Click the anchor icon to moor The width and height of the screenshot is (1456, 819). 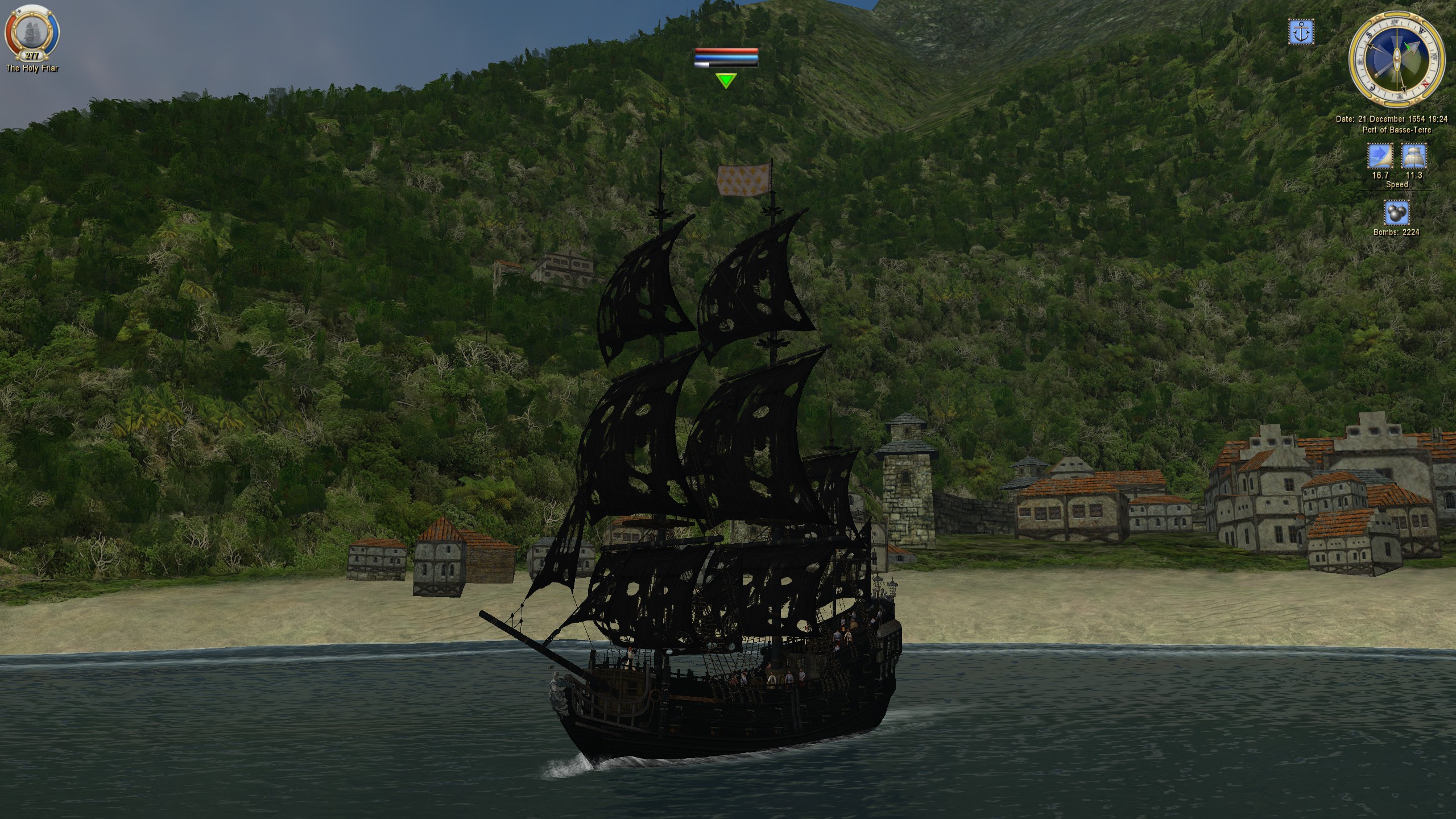1301,32
